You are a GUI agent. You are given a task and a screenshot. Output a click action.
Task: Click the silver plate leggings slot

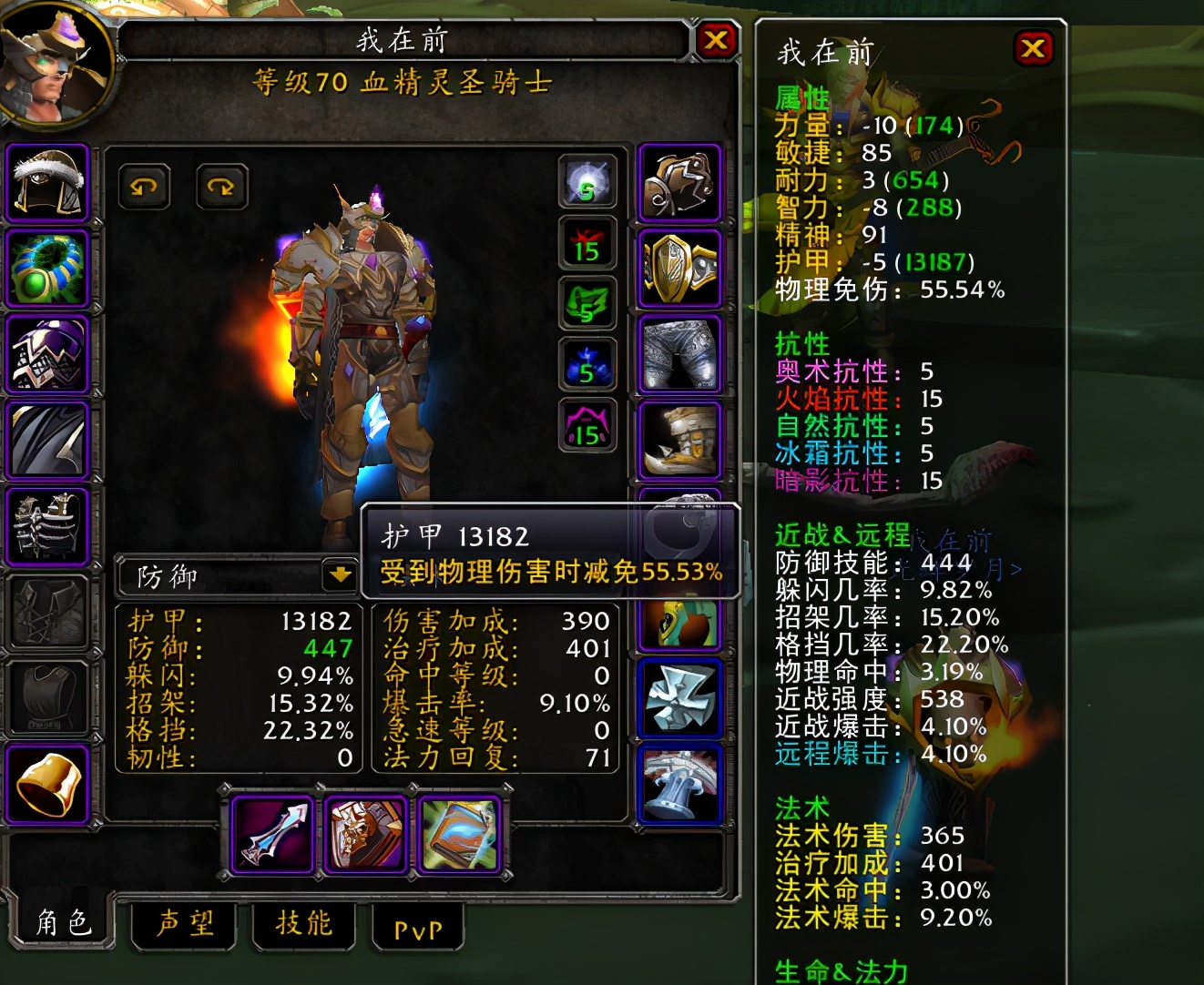point(679,354)
